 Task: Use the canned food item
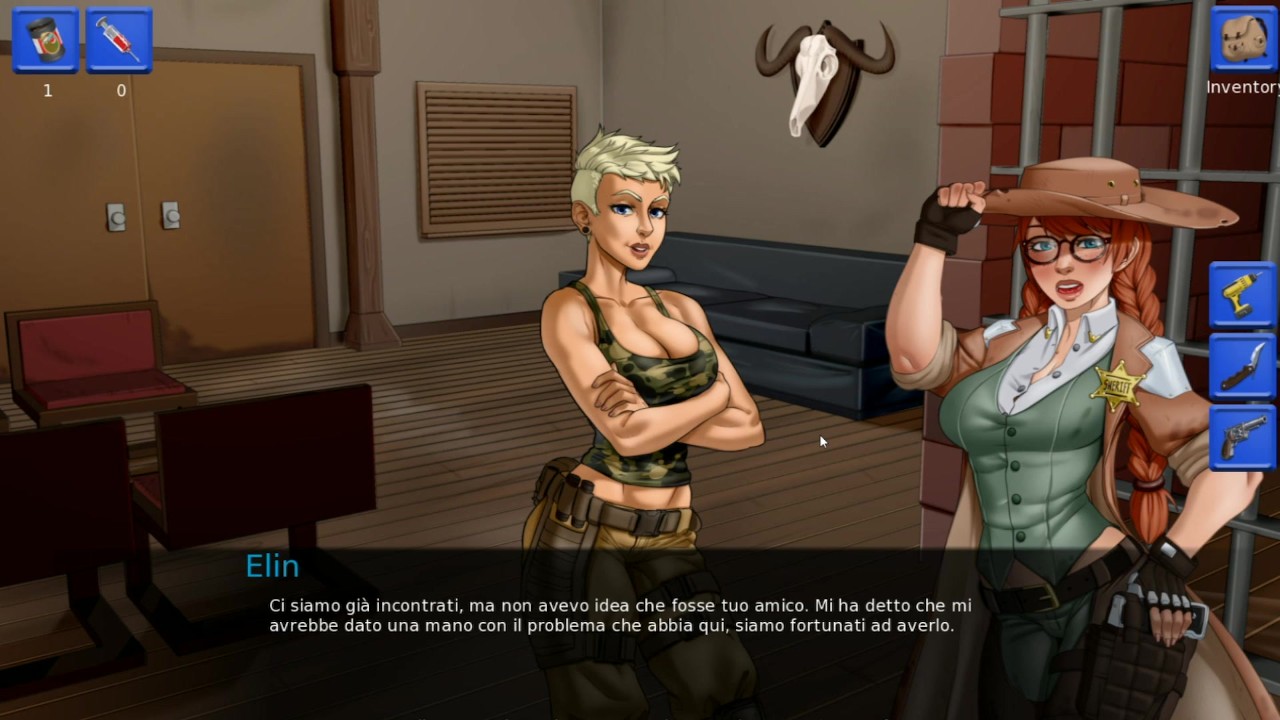click(46, 41)
